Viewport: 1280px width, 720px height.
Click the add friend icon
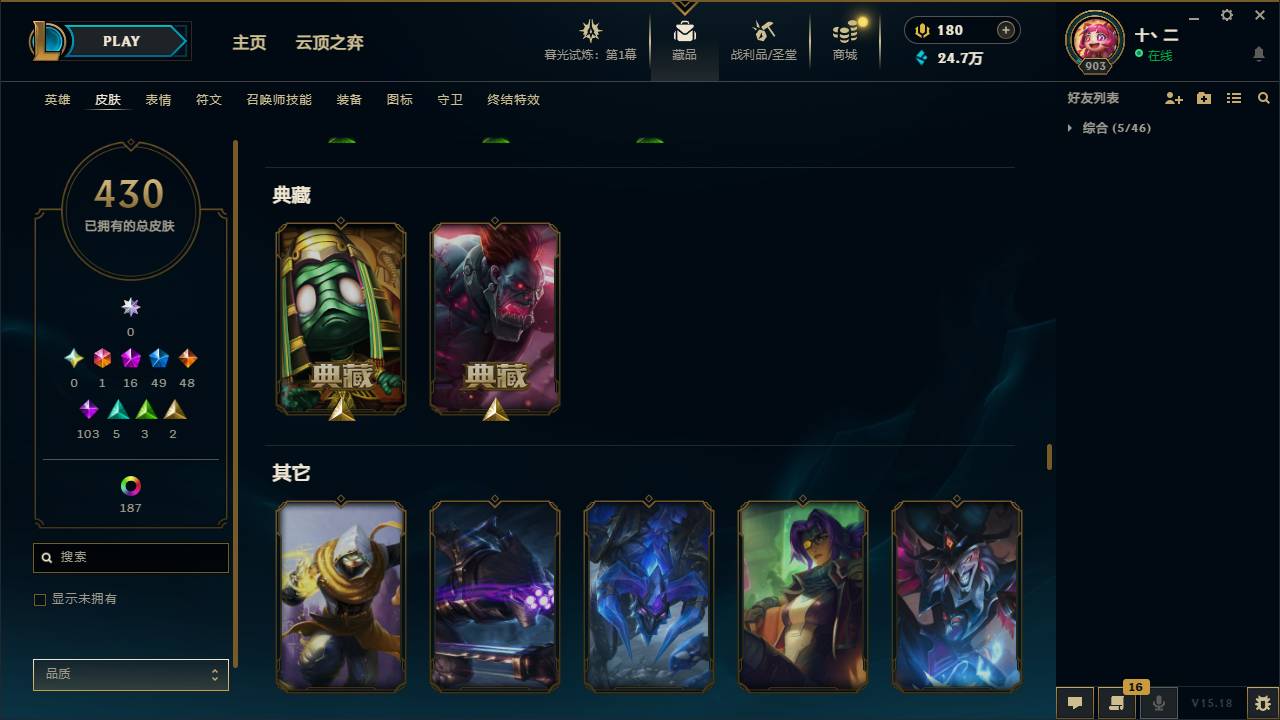[x=1173, y=97]
